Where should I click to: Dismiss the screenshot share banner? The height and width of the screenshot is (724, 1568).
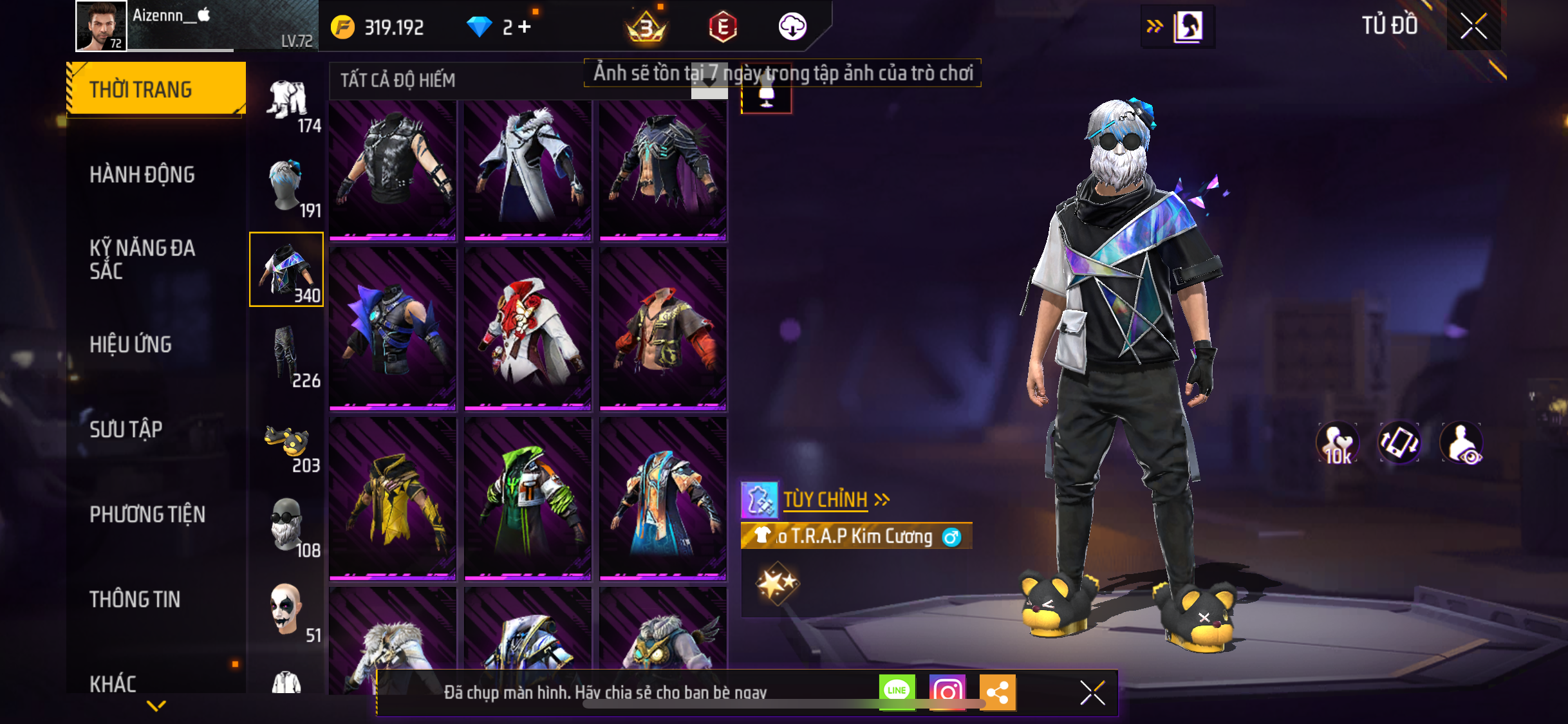click(x=1092, y=692)
